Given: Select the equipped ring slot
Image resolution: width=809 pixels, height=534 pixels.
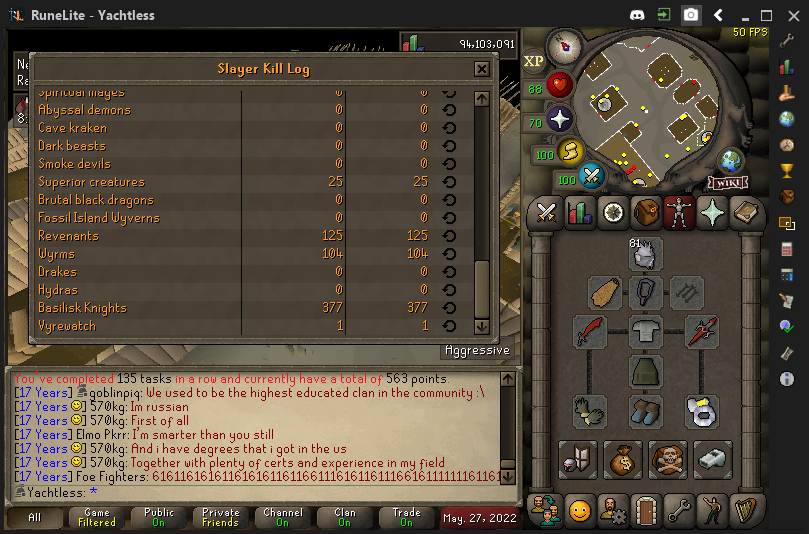Looking at the screenshot, I should pos(702,410).
